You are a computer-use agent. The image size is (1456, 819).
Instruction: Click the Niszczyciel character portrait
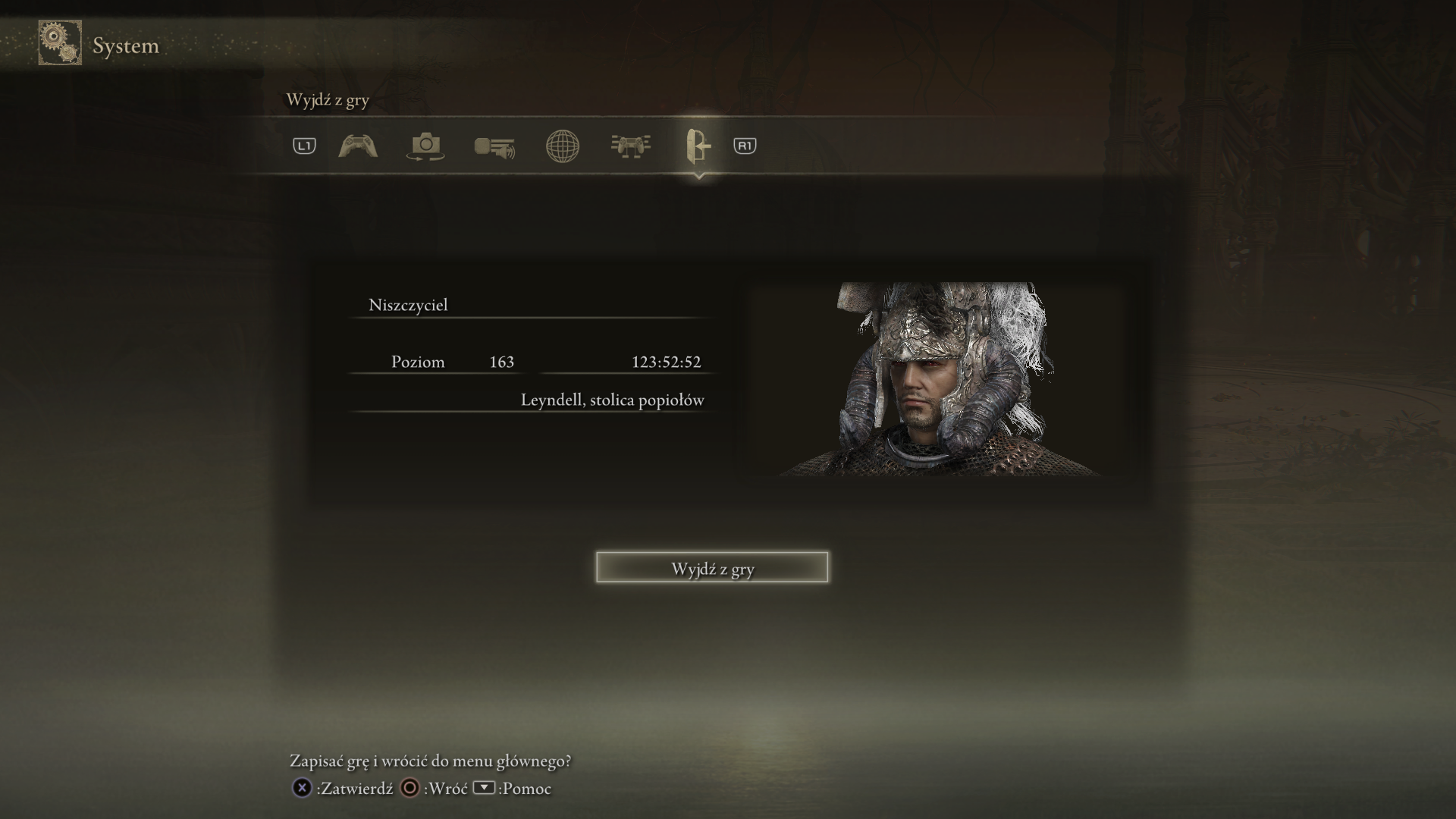pos(939,379)
